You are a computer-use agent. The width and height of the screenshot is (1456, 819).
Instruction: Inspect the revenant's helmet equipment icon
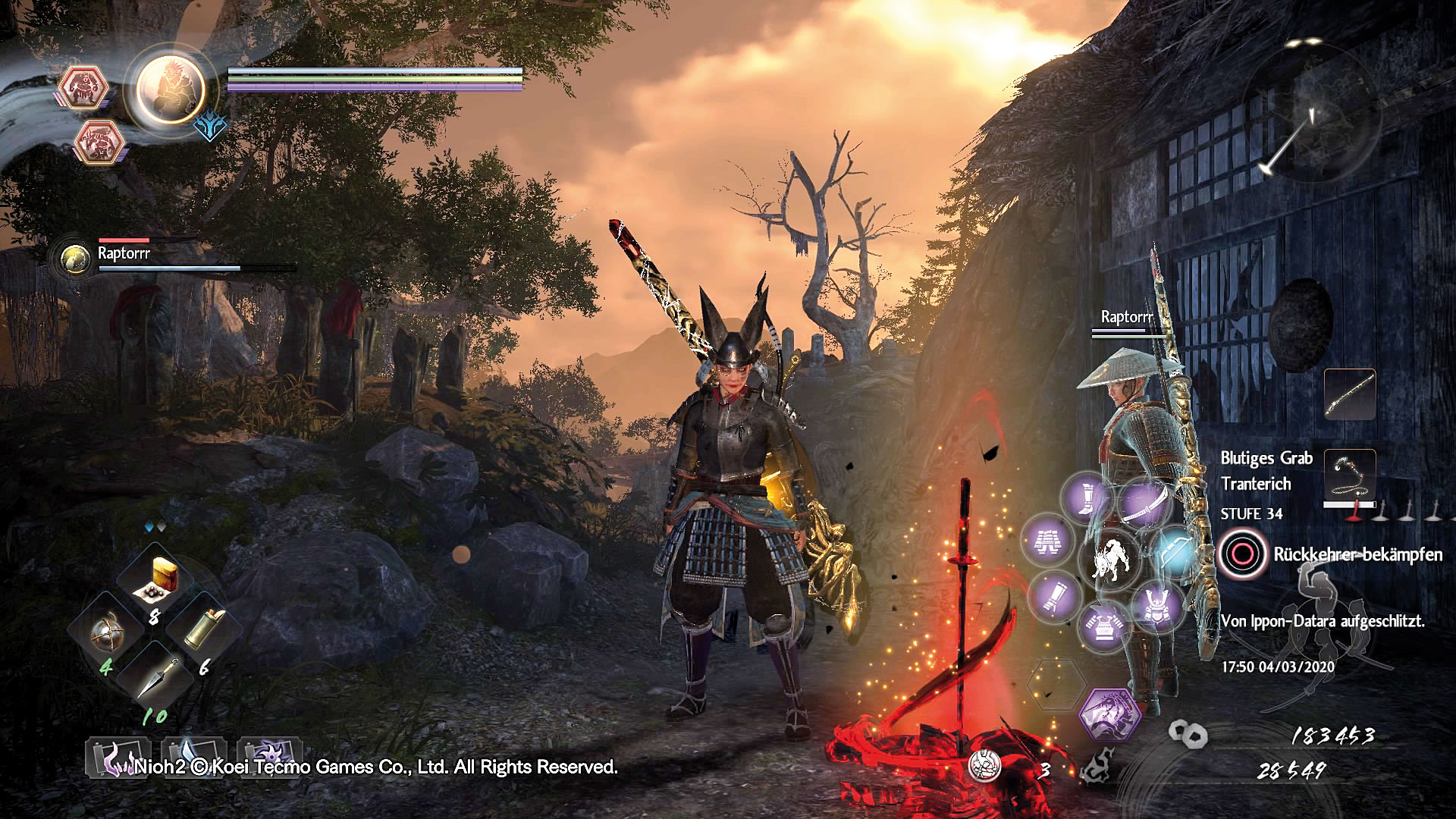coord(1157,606)
